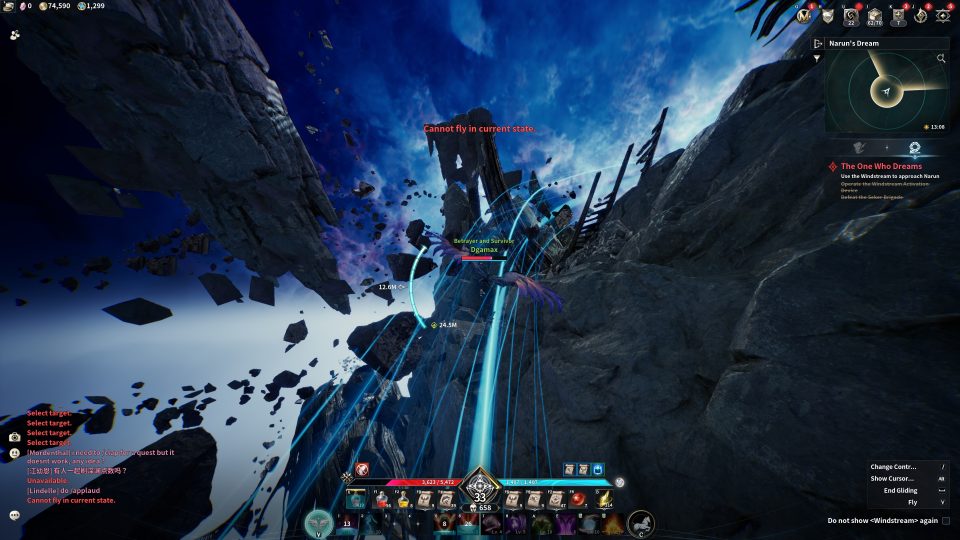The image size is (960, 540).
Task: Click the shield icon in the top bar
Action: pyautogui.click(x=827, y=15)
